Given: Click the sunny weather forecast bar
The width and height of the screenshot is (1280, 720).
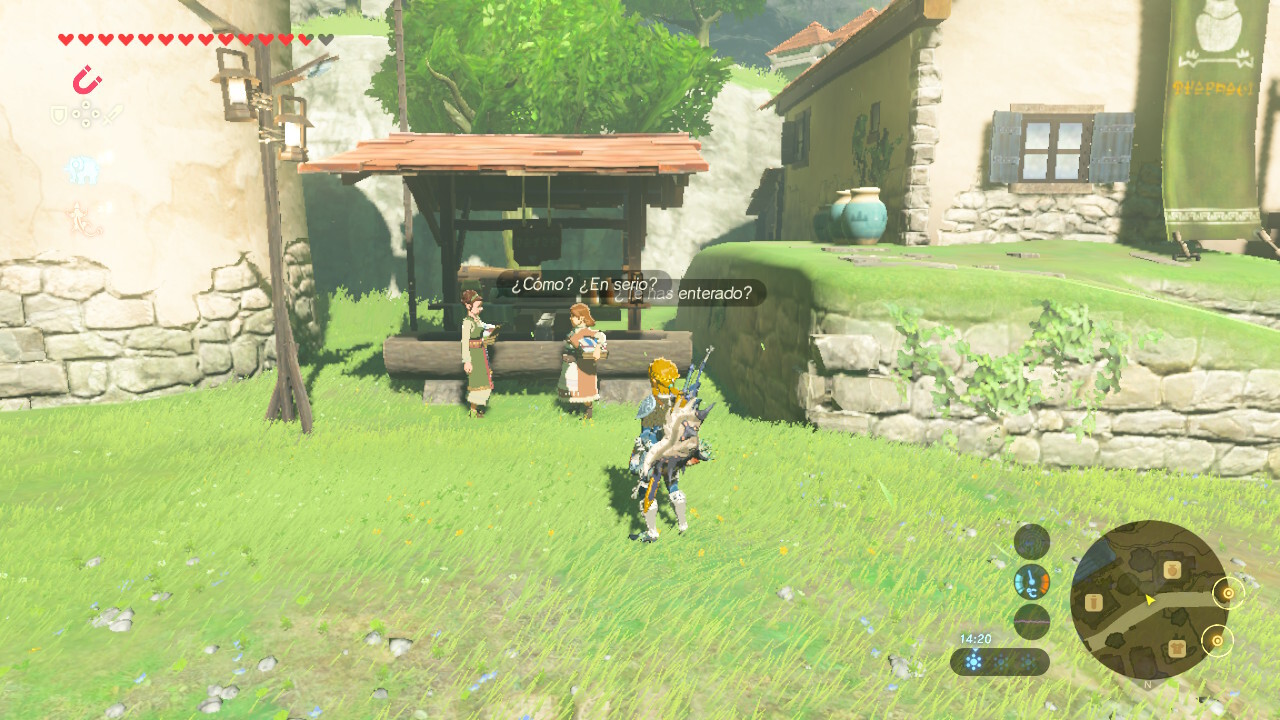Looking at the screenshot, I should (999, 661).
